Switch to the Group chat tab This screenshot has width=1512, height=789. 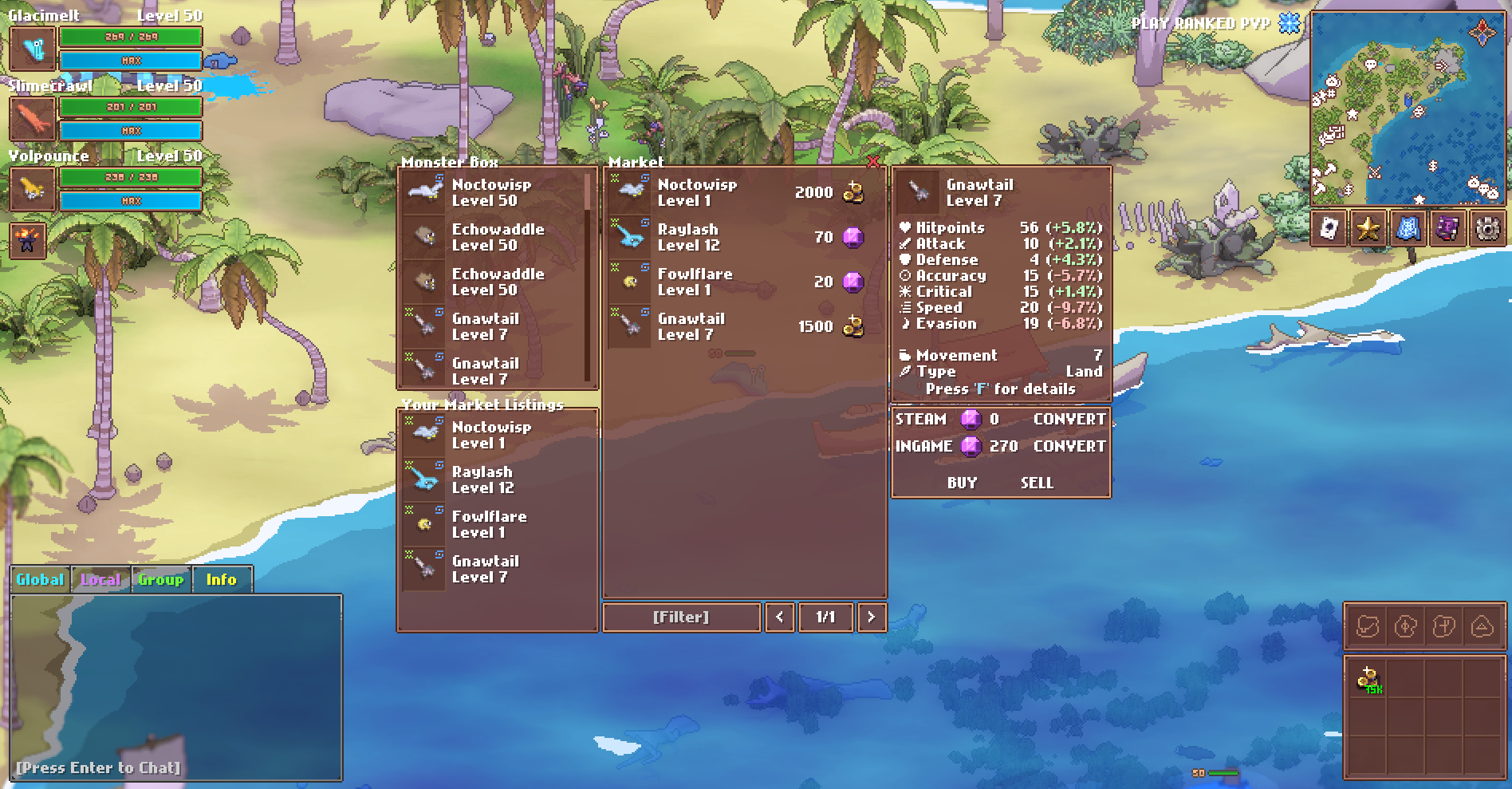point(160,580)
